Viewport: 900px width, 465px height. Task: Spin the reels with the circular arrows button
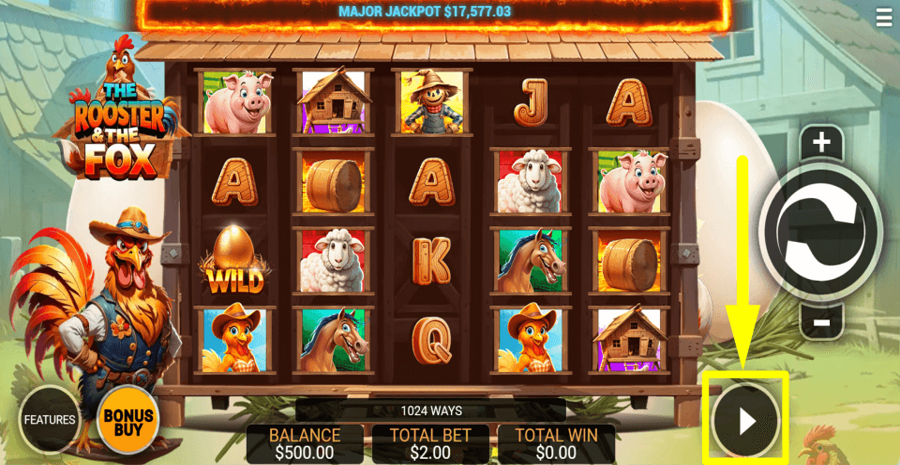[821, 230]
